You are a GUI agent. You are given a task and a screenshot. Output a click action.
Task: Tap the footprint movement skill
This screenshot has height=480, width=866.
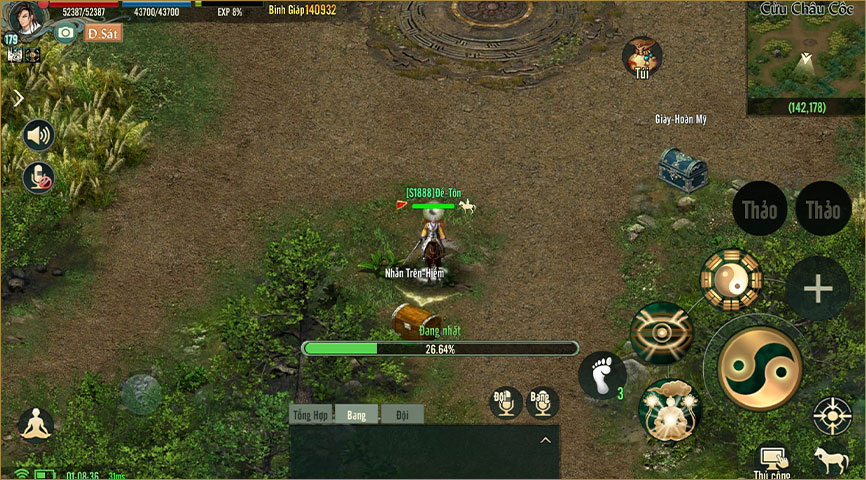coord(601,376)
